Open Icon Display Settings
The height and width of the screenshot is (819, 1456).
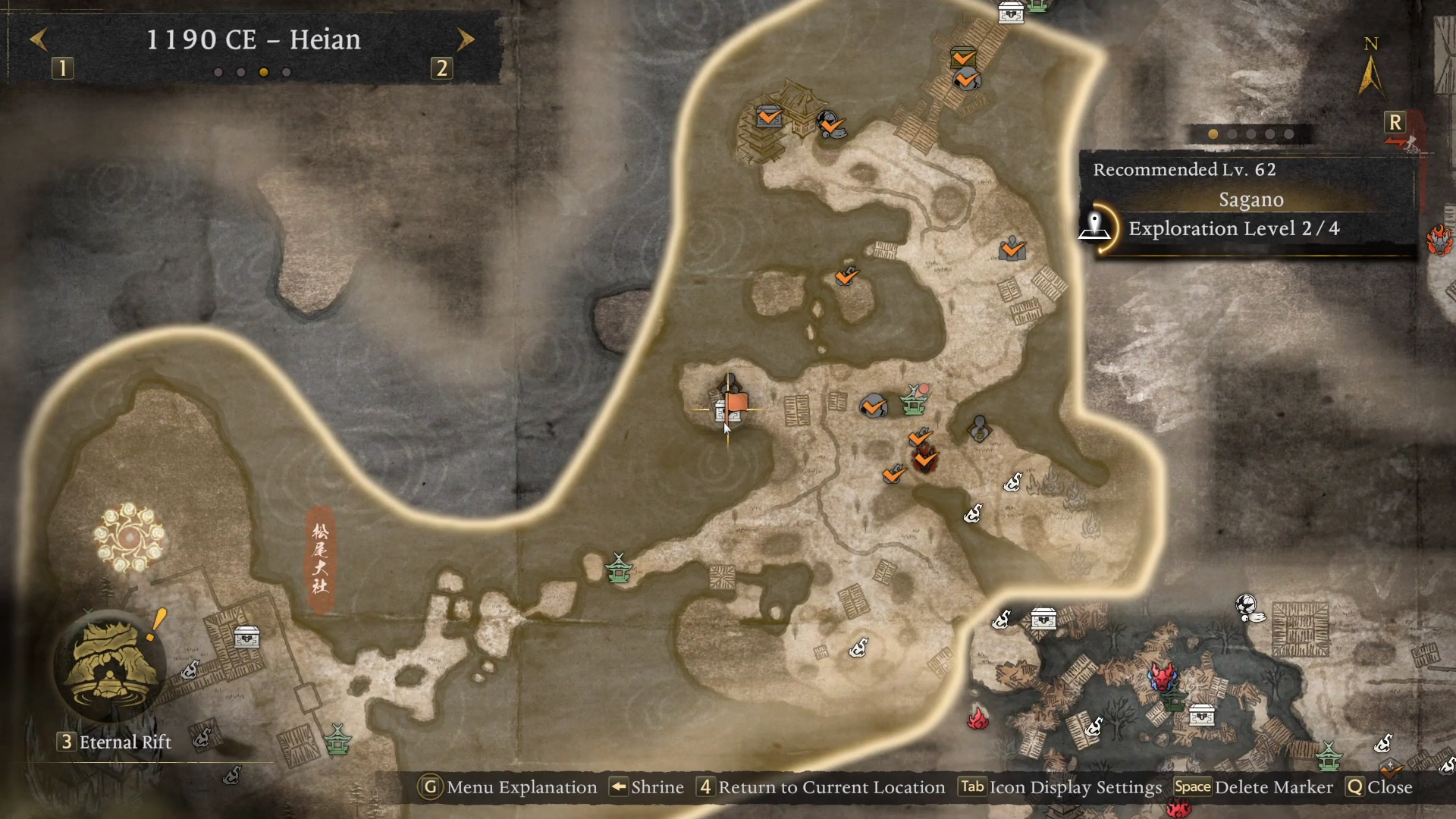click(x=1060, y=787)
